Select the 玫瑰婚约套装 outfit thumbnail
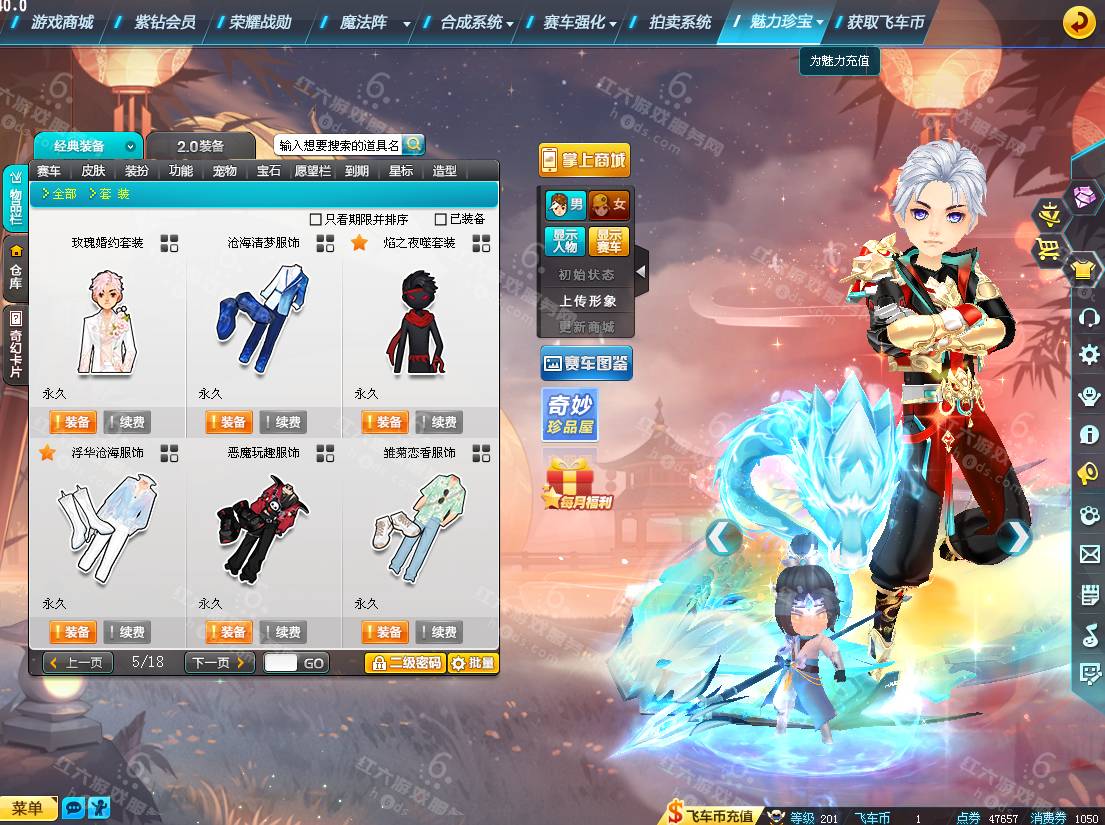The height and width of the screenshot is (825, 1105). (107, 320)
